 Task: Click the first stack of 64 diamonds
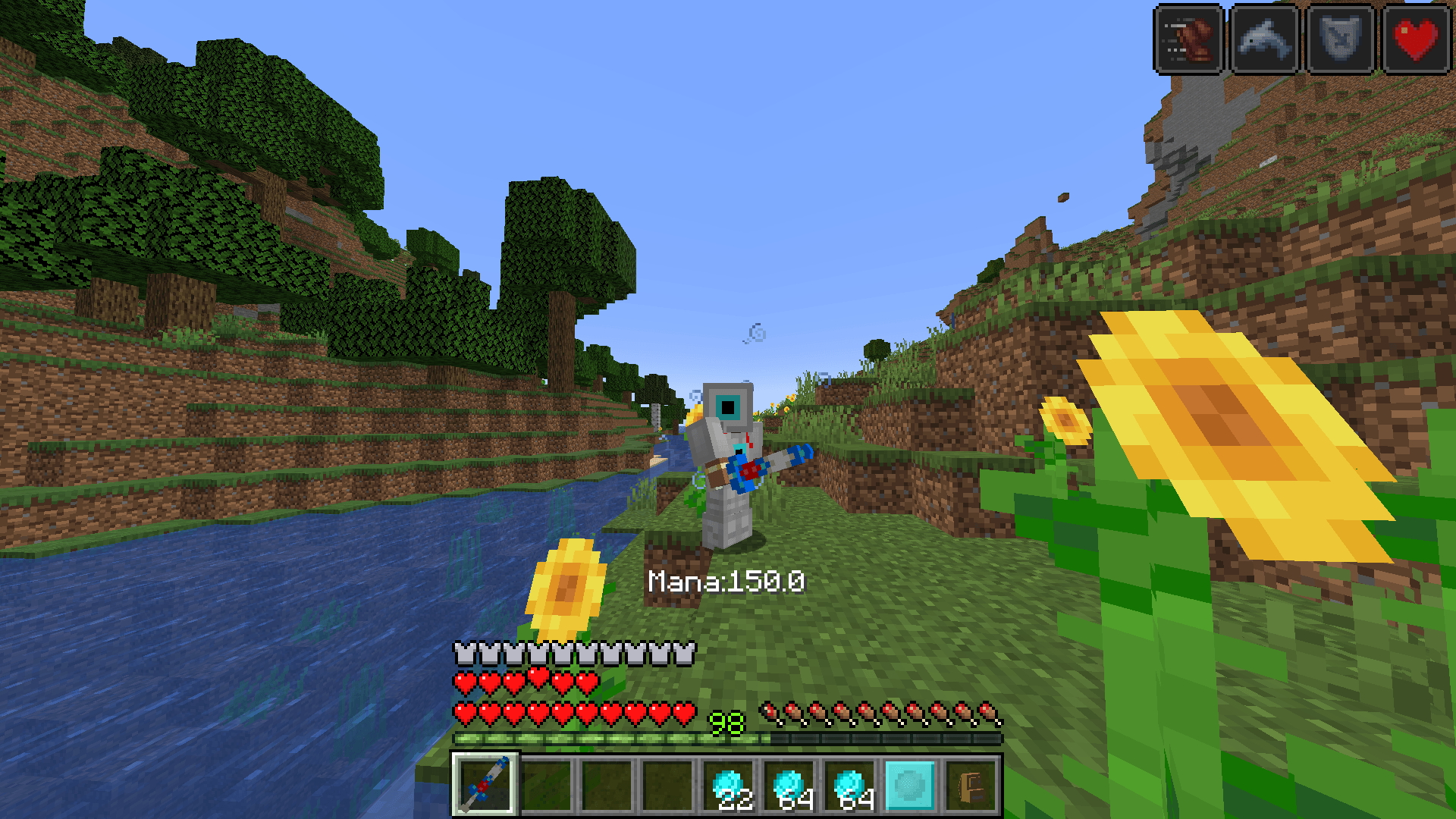click(x=790, y=785)
